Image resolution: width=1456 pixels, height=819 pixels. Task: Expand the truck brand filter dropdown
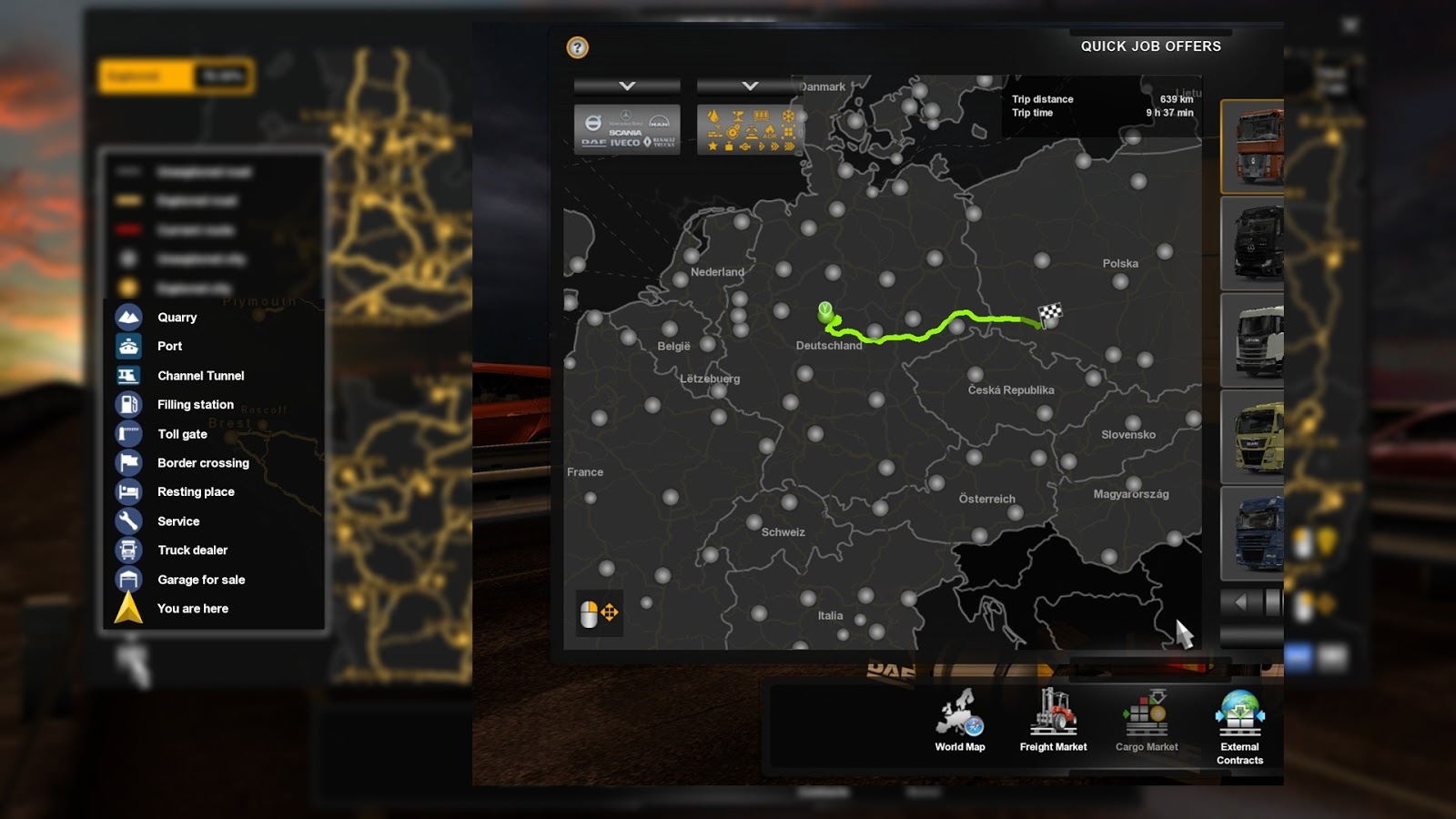coord(626,86)
